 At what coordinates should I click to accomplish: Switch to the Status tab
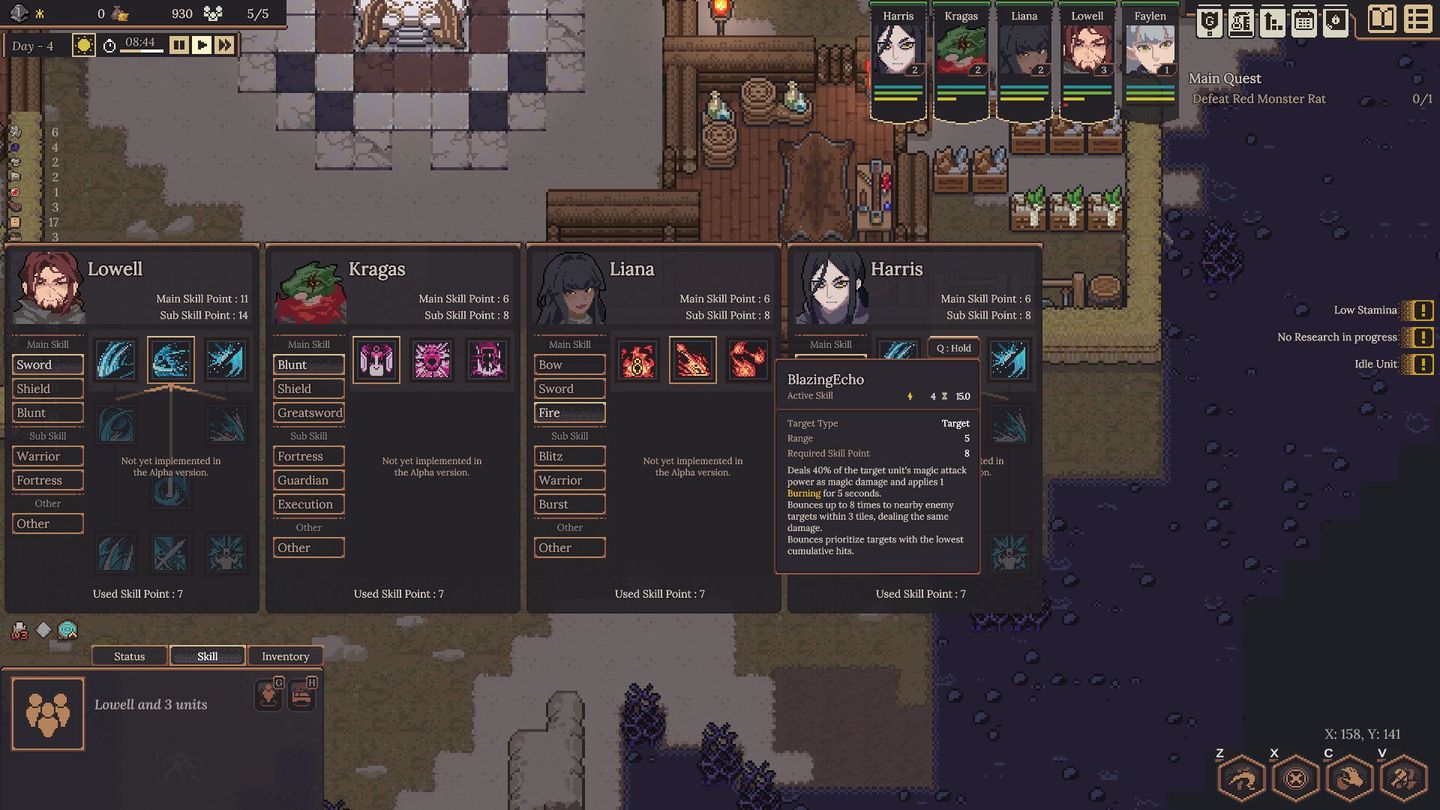(128, 656)
